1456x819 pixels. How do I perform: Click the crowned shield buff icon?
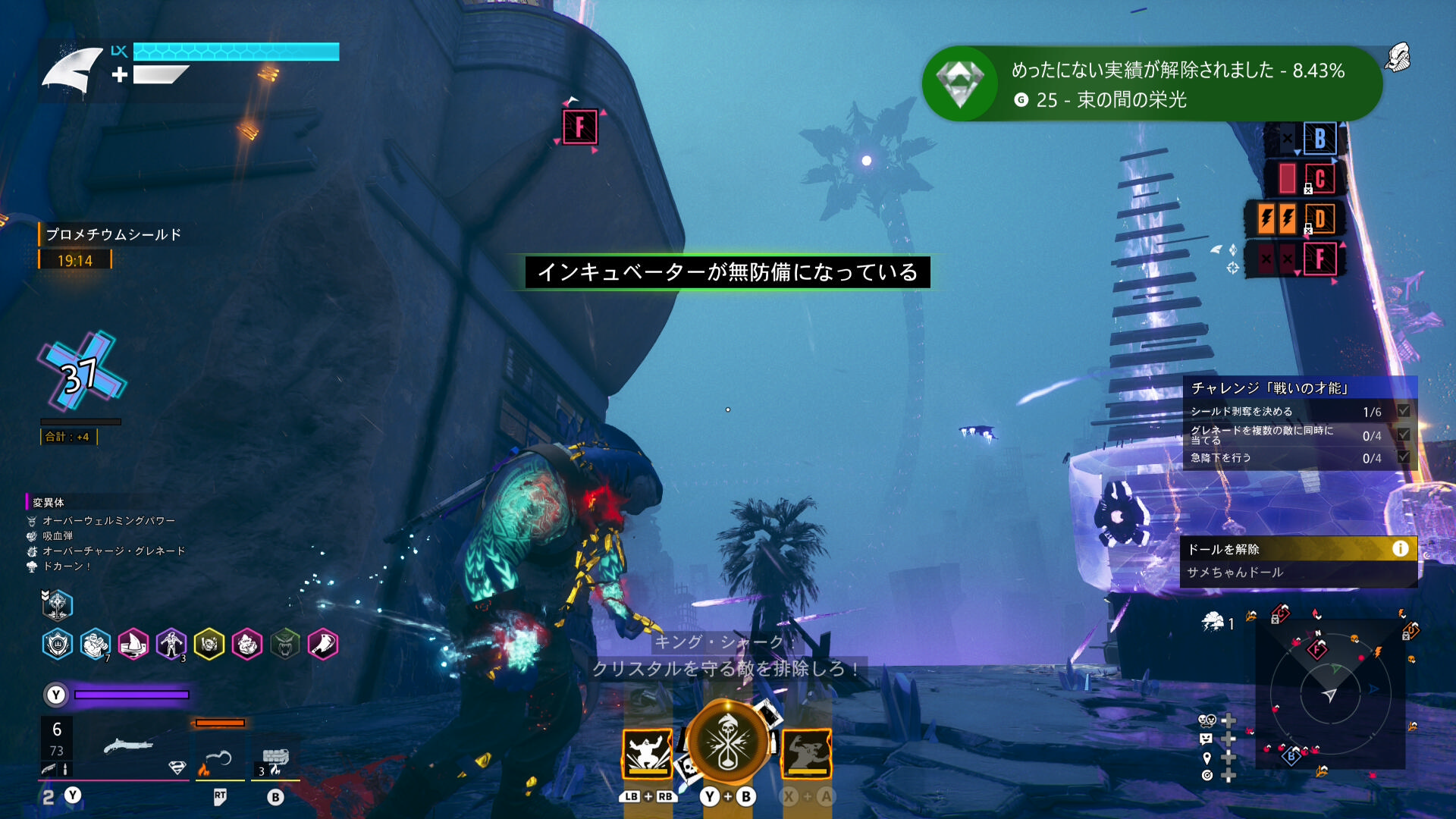[x=58, y=645]
